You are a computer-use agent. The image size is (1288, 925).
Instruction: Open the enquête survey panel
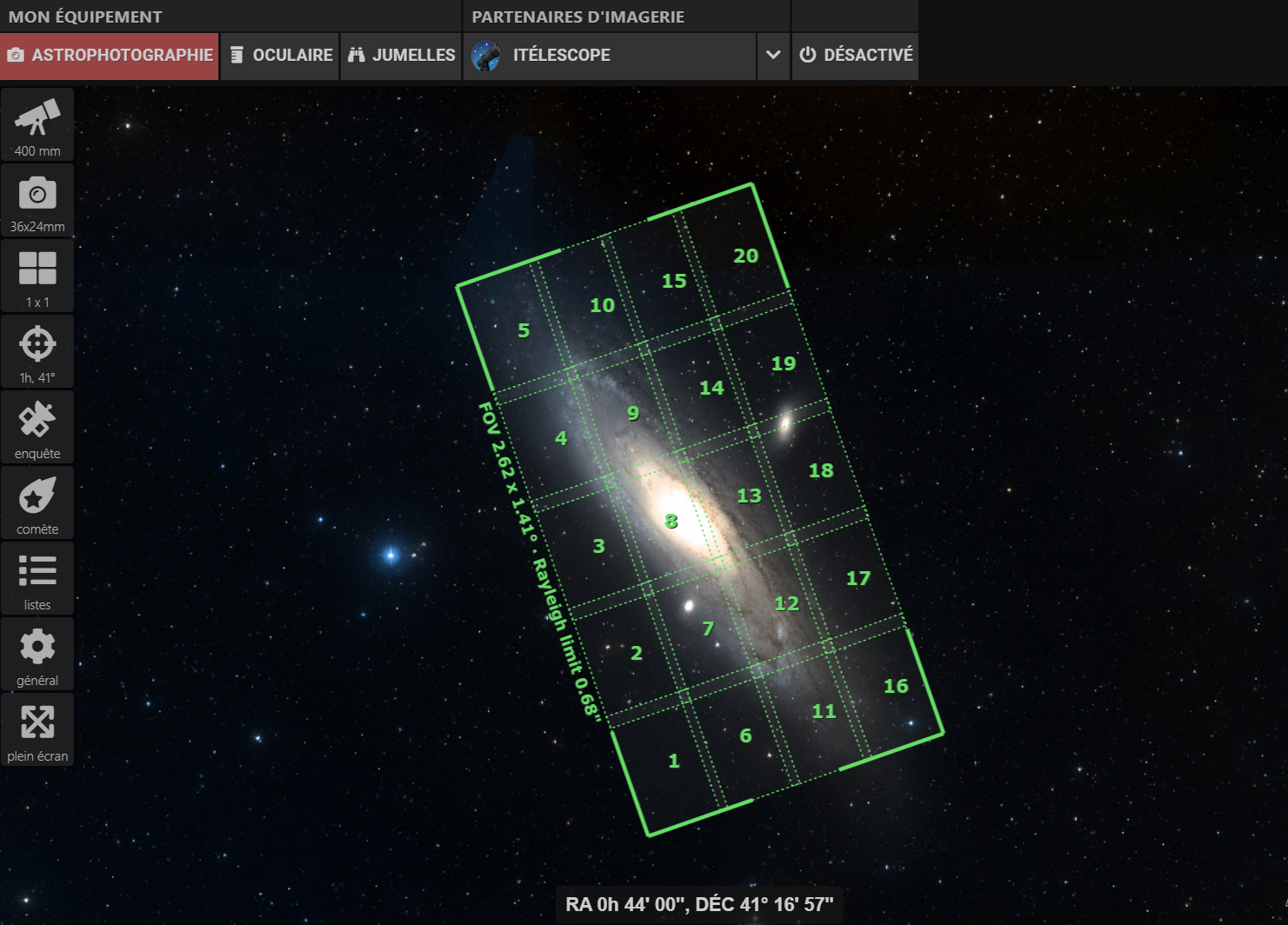pyautogui.click(x=37, y=427)
